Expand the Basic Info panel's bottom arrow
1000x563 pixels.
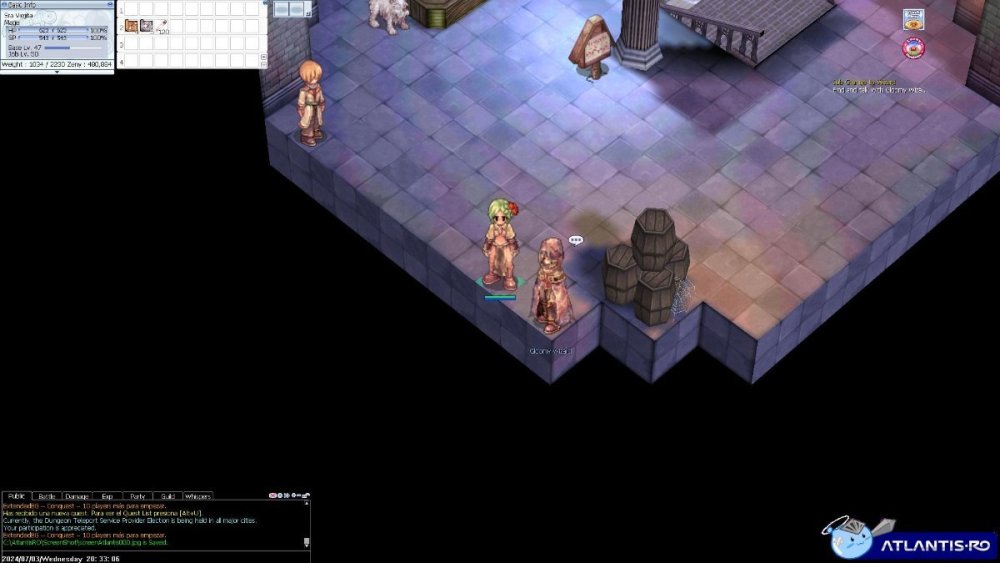point(56,72)
